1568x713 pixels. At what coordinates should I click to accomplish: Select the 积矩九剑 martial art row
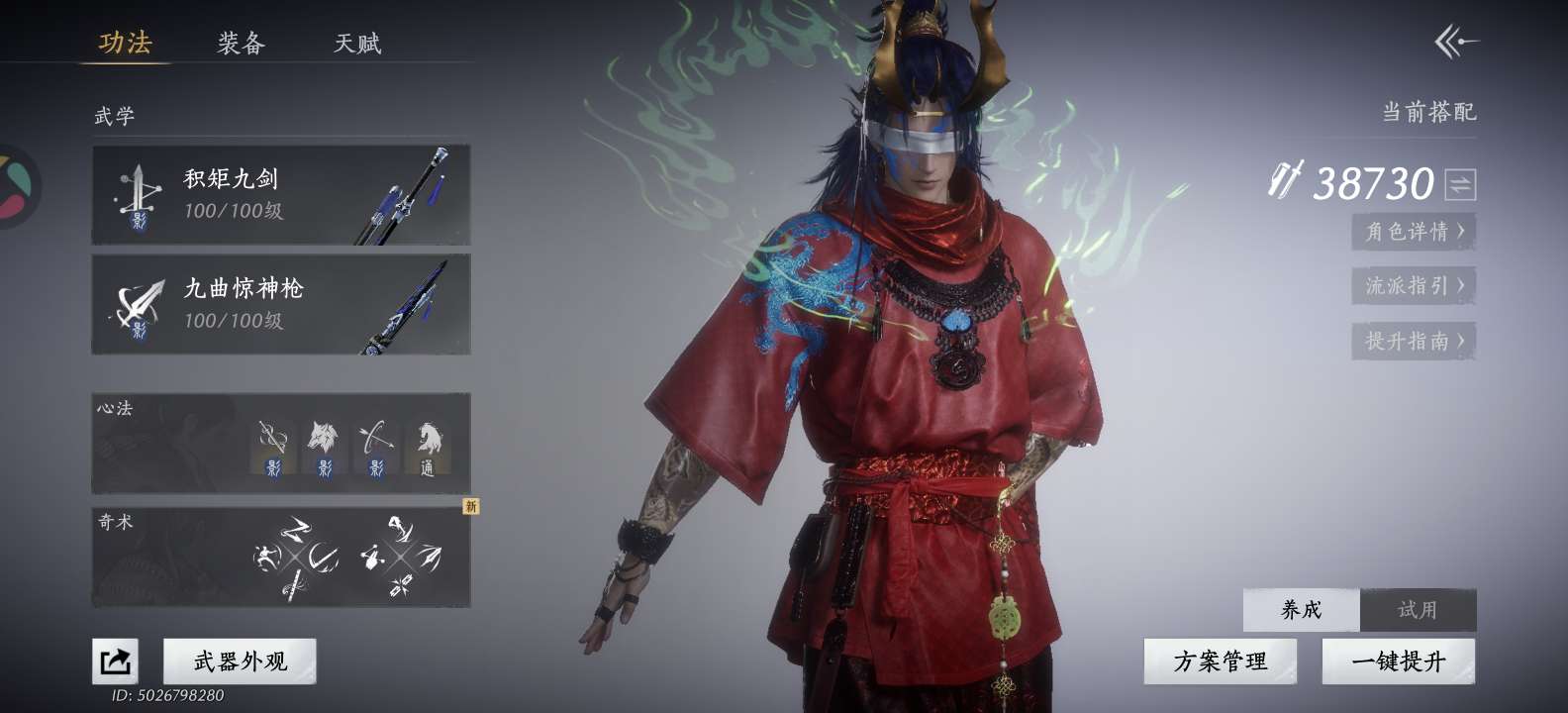(x=281, y=195)
